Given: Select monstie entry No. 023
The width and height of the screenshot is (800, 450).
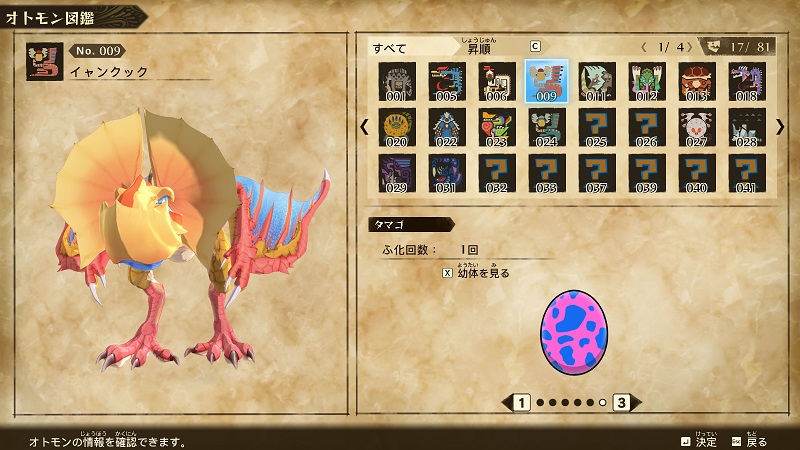Looking at the screenshot, I should click(497, 127).
